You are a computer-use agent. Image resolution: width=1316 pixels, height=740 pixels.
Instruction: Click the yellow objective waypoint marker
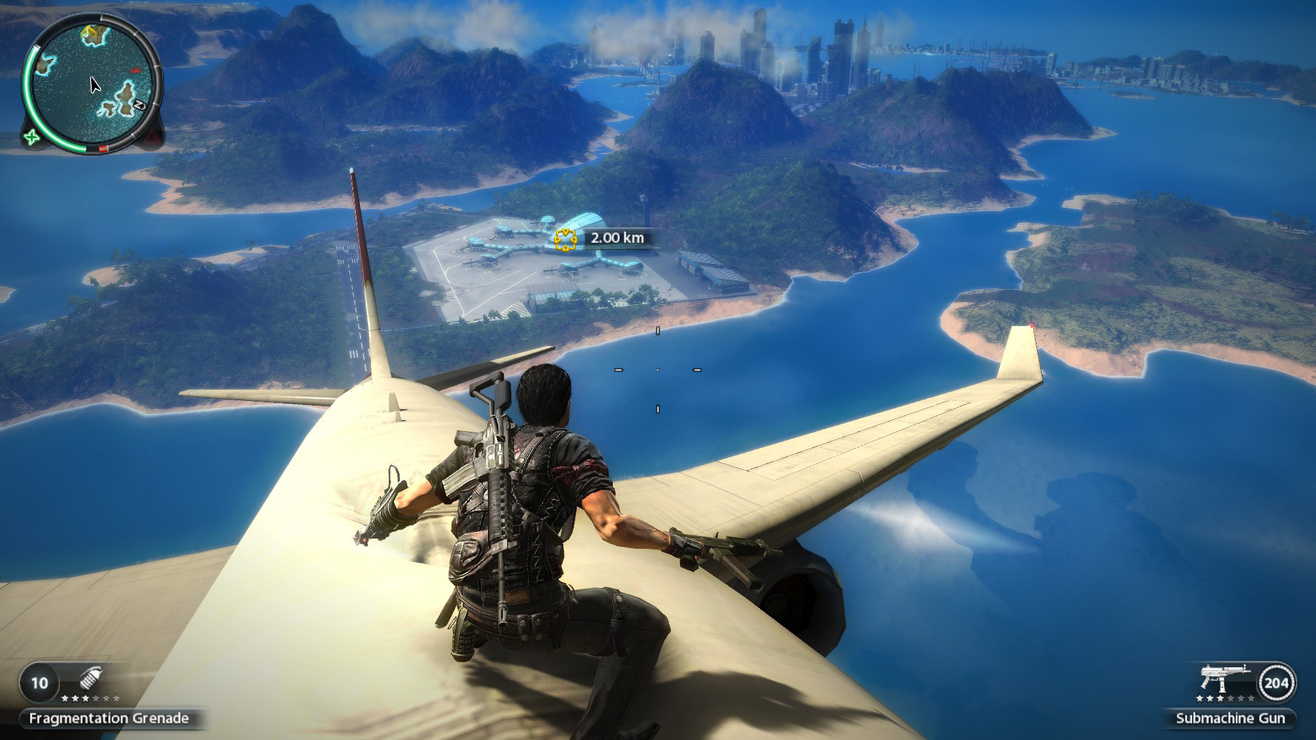click(x=565, y=239)
